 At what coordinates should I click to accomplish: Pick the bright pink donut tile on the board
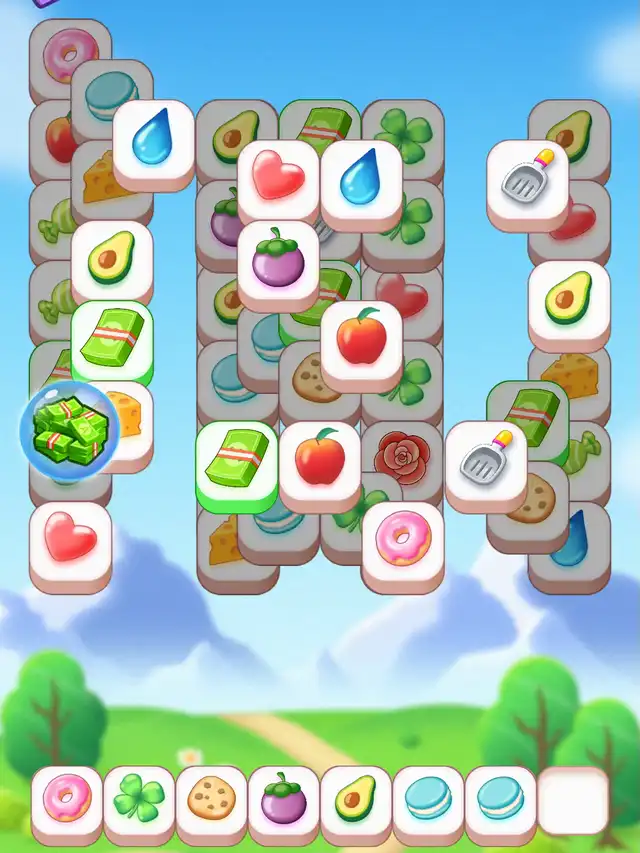tap(402, 542)
